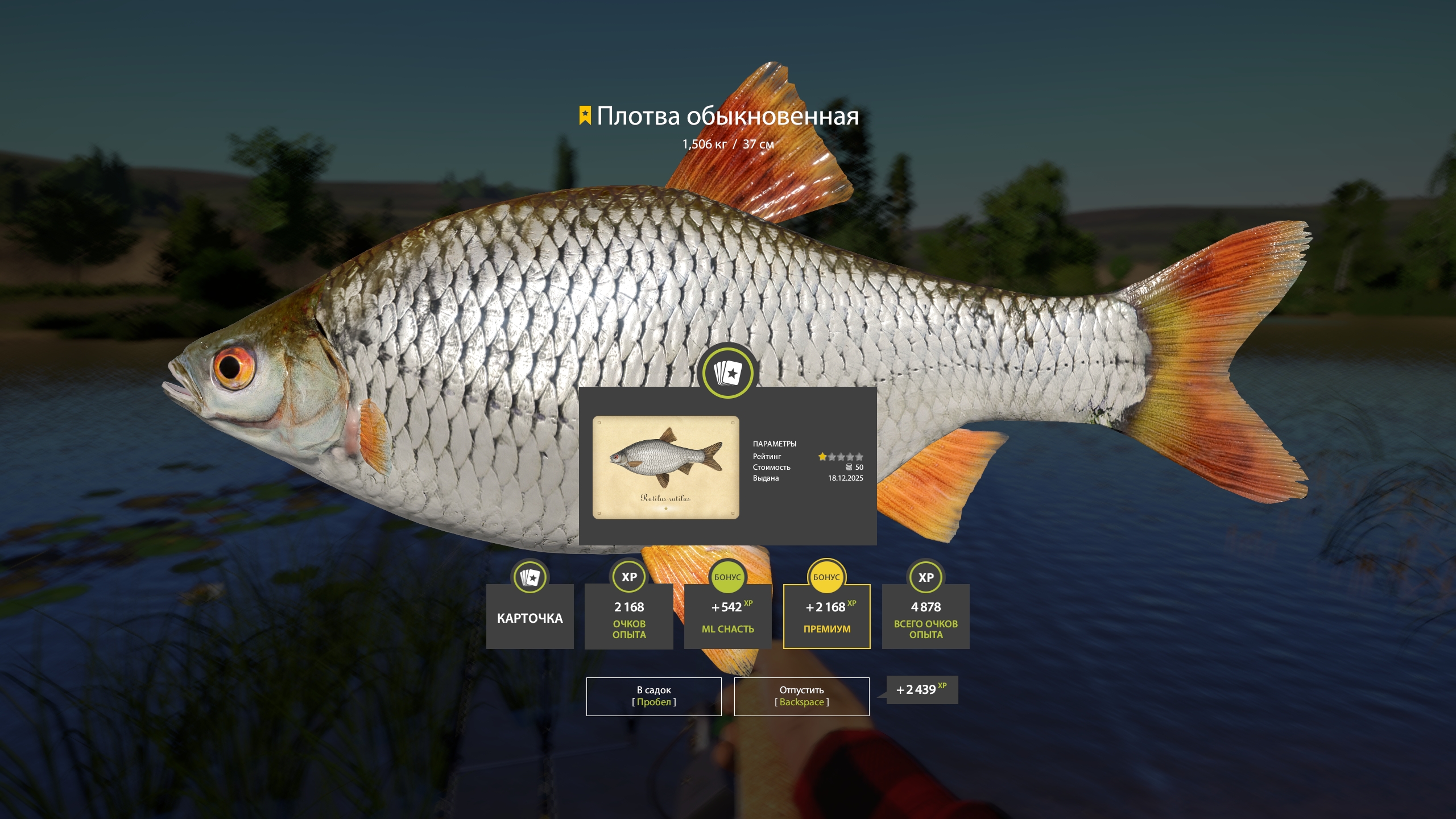Click the green БОНУС badge for ML снасть
1456x819 pixels.
727,576
